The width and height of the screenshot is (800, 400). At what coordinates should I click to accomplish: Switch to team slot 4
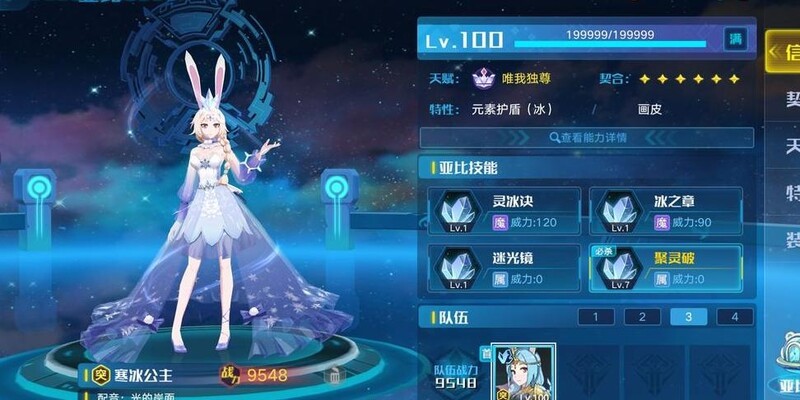pos(735,317)
